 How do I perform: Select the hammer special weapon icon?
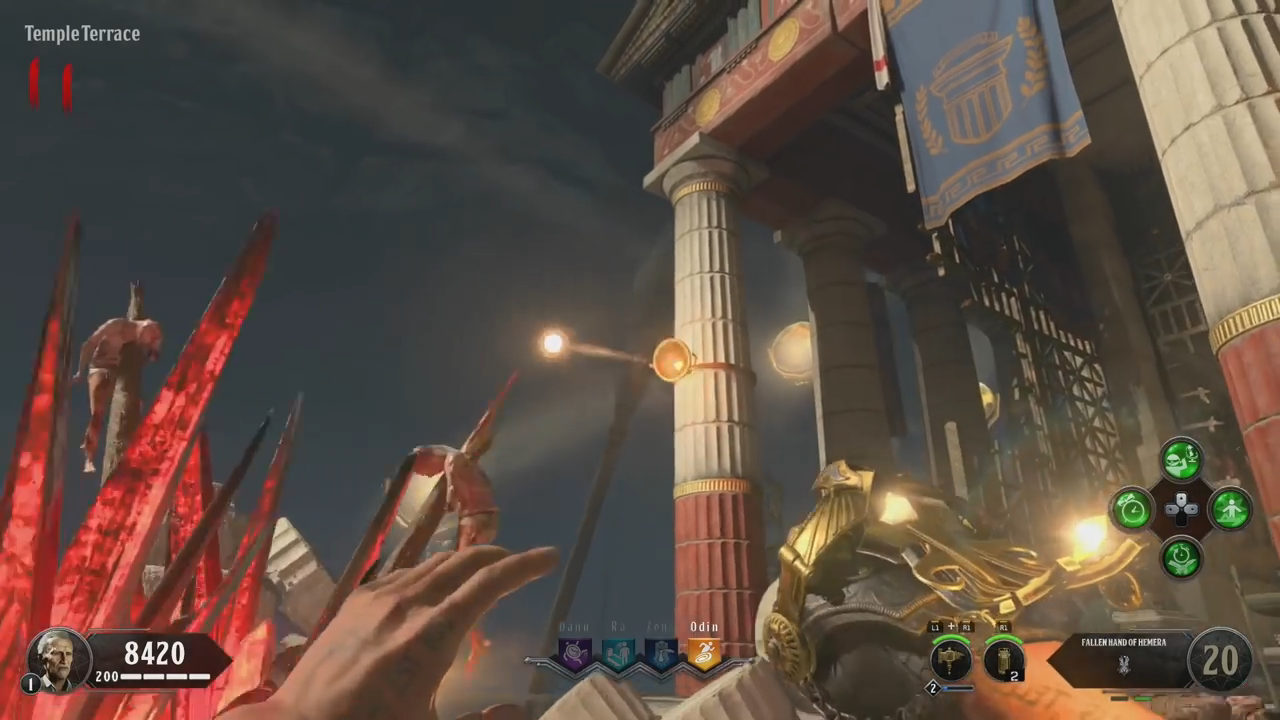[950, 660]
